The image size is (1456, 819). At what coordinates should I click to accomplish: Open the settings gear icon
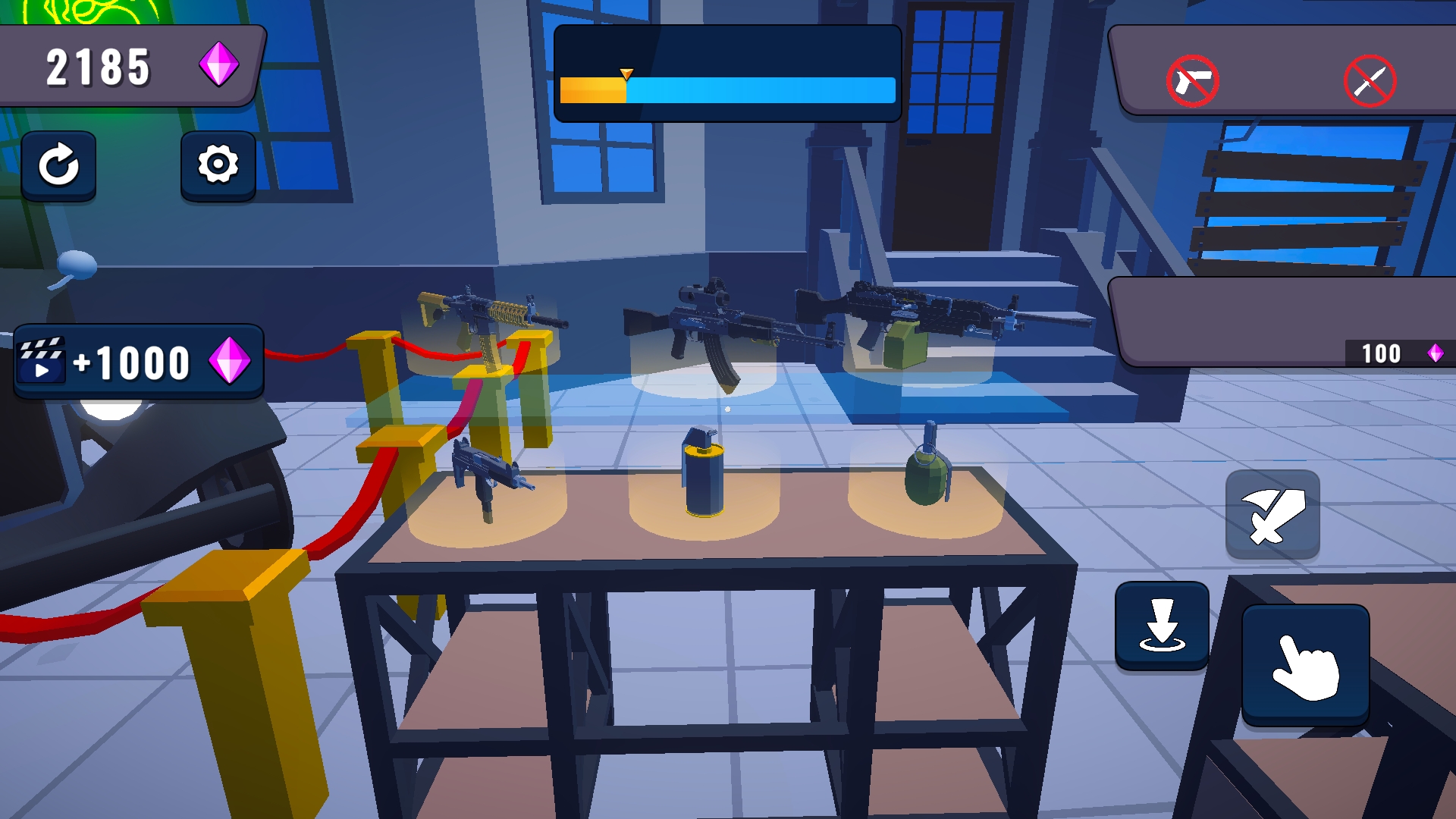coord(218,167)
